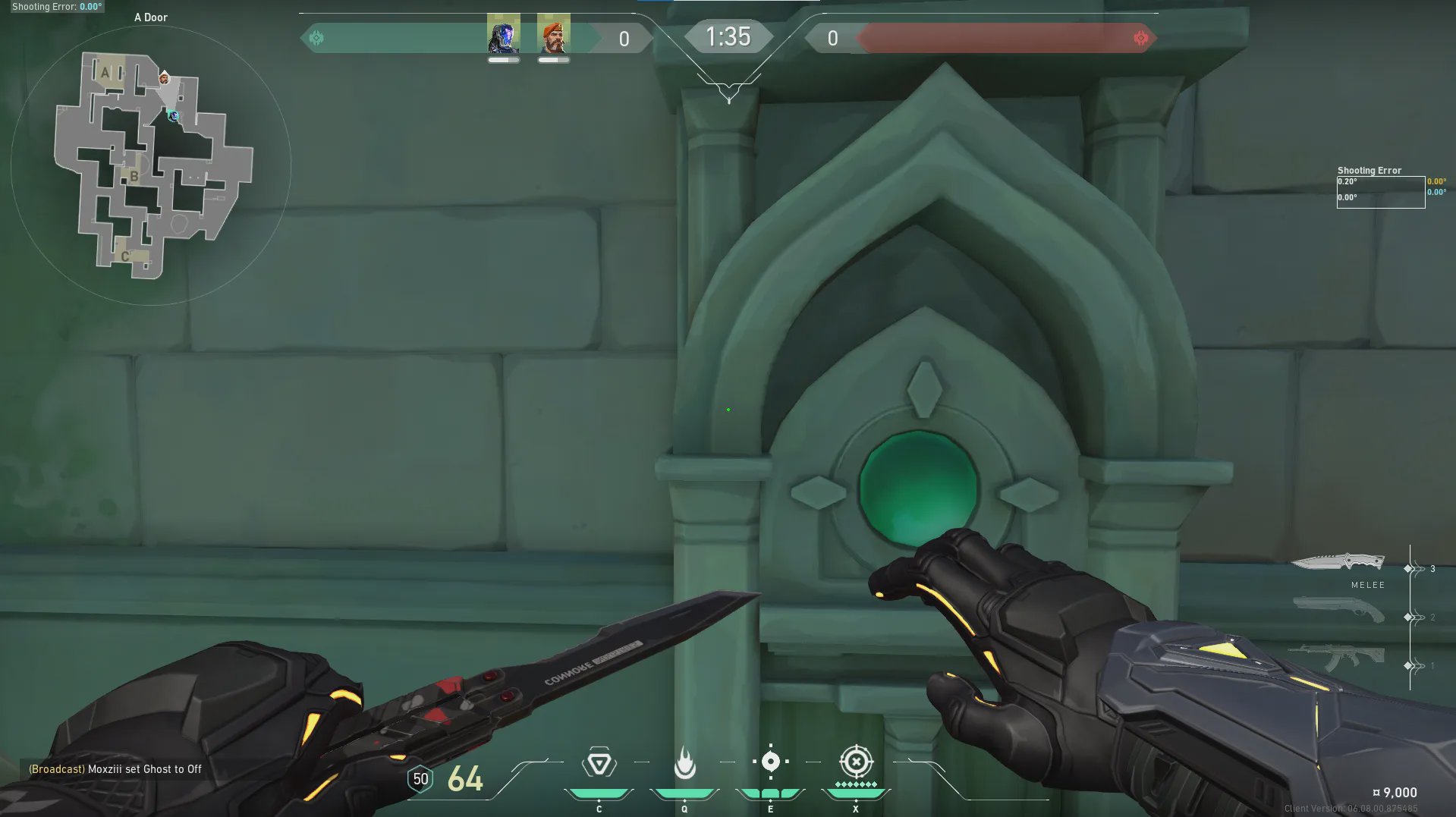Viewport: 1456px width, 817px height.
Task: Trigger the Orbital Strike ultimate icon
Action: point(856,762)
